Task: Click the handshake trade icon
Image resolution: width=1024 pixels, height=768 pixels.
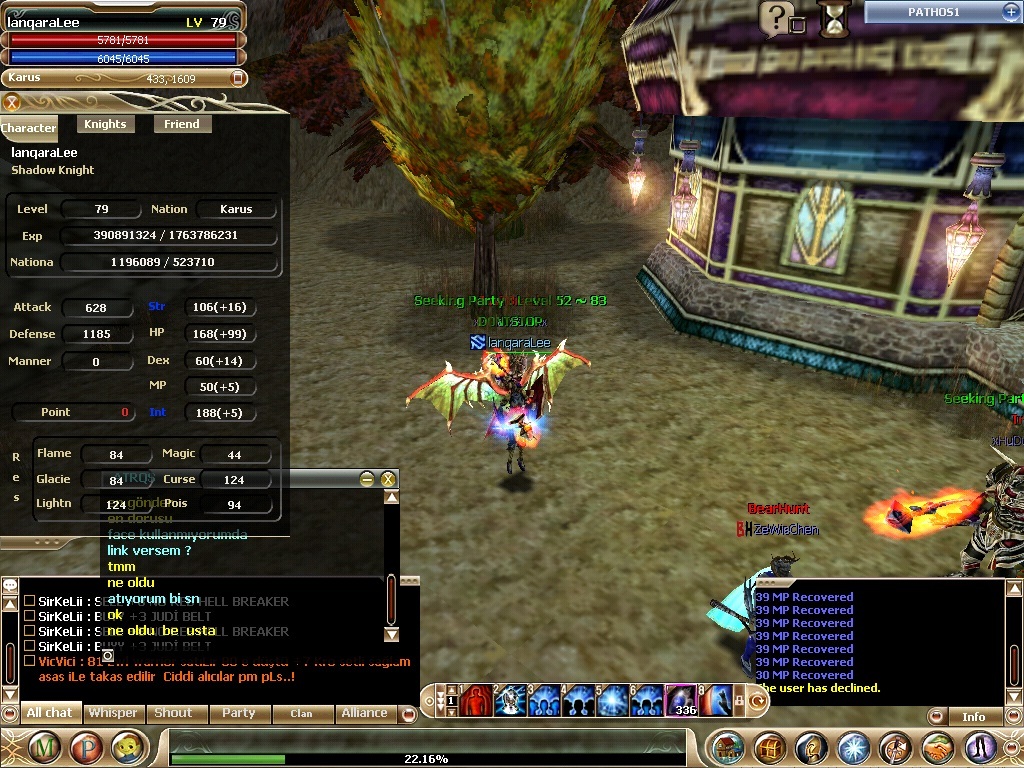Action: click(x=937, y=748)
